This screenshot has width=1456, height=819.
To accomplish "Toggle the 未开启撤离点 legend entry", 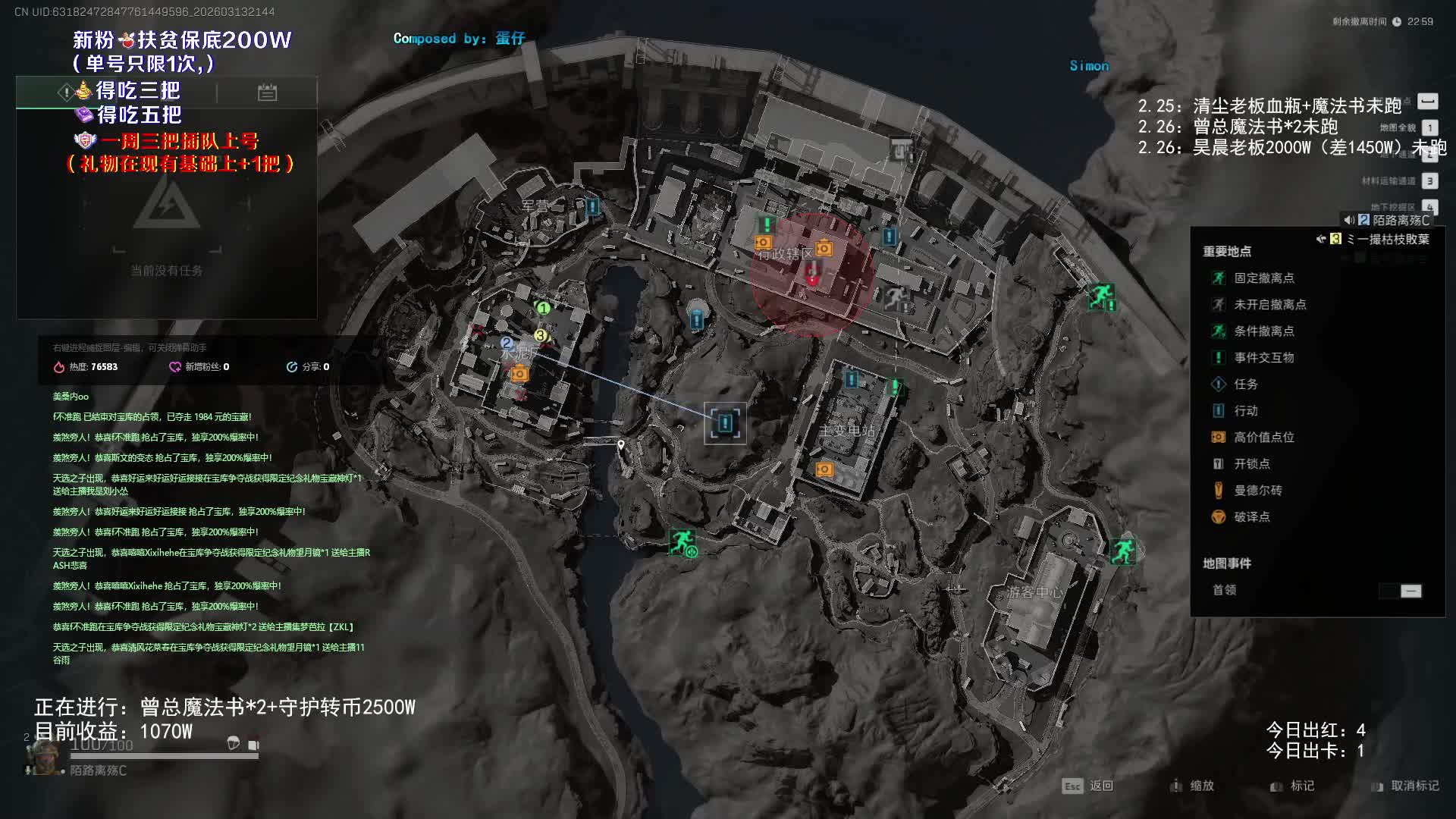I will pyautogui.click(x=1269, y=305).
